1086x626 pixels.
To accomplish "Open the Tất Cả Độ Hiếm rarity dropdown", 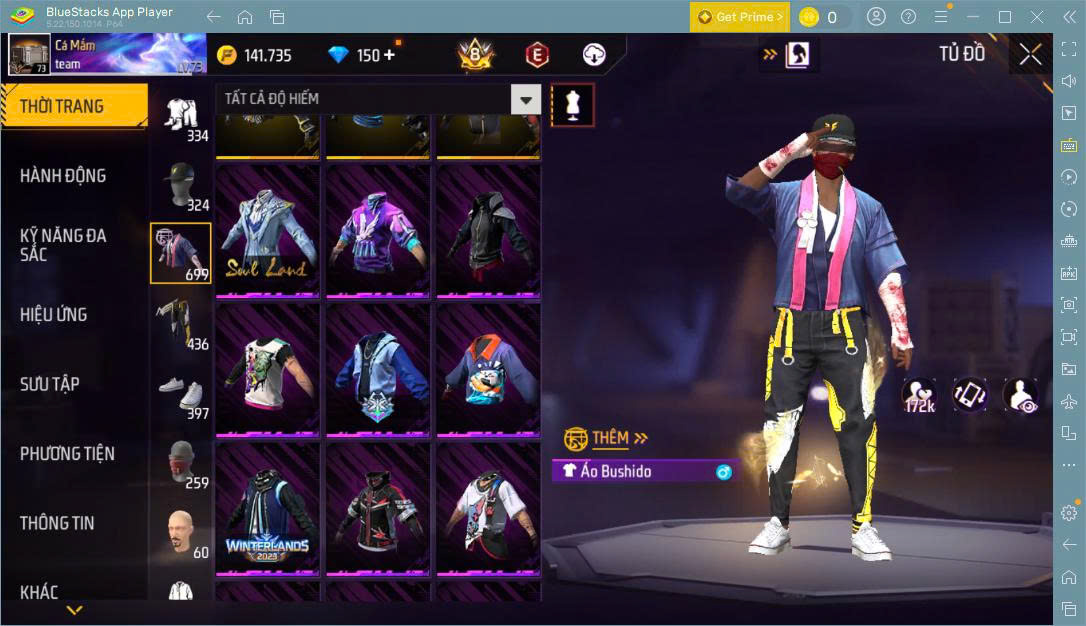I will [x=378, y=99].
